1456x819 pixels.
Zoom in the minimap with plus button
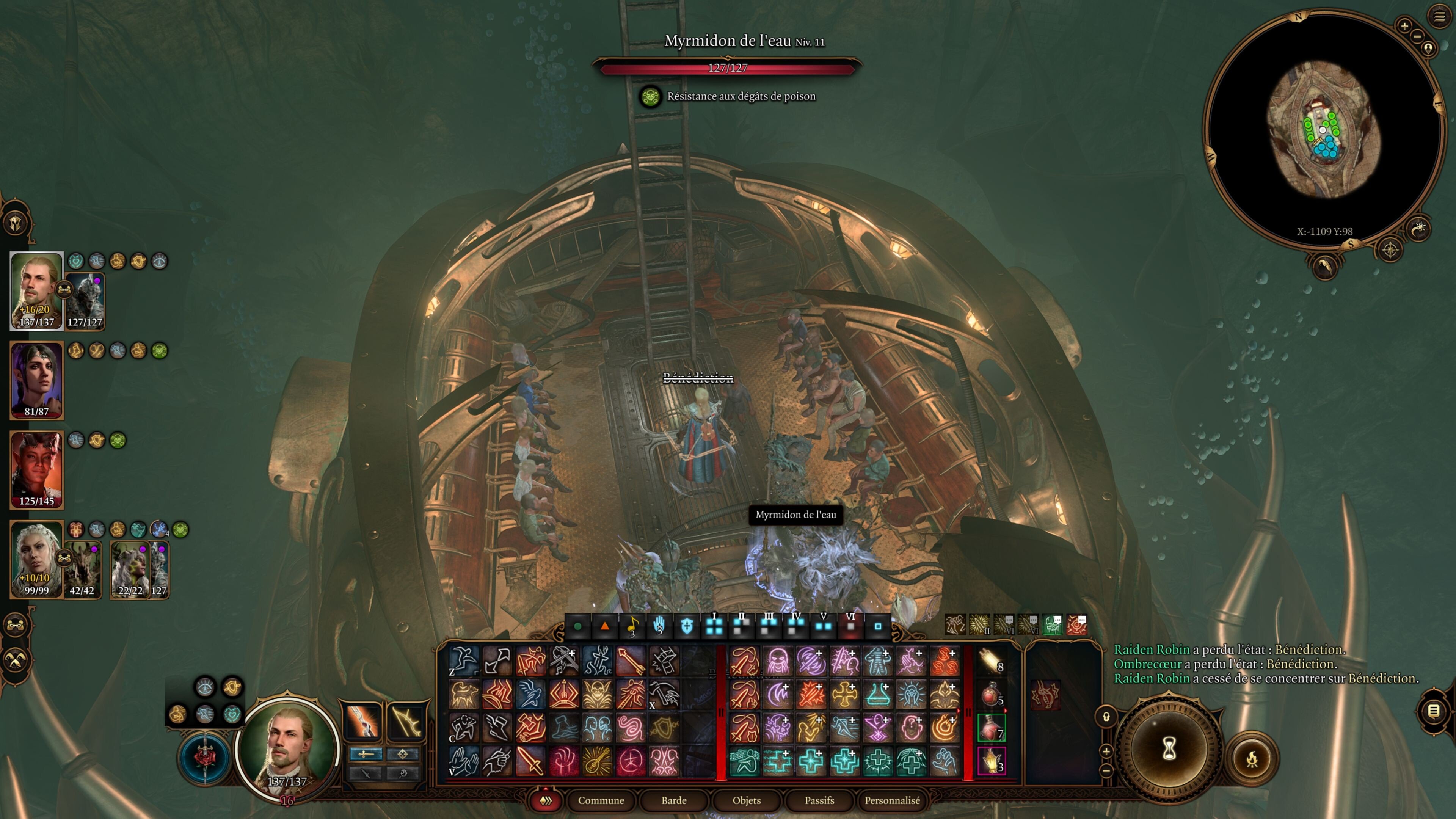[x=1404, y=25]
